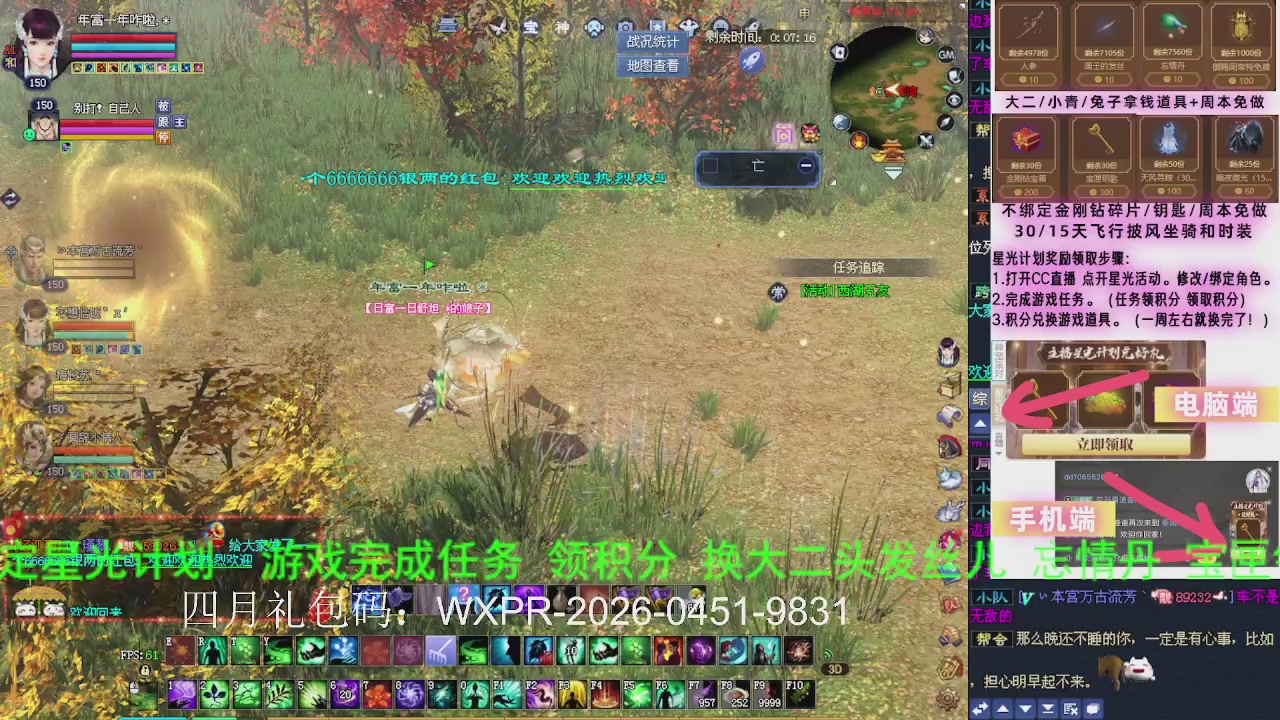The width and height of the screenshot is (1280, 720).
Task: Open 战况统计 battle statistics
Action: 651,41
